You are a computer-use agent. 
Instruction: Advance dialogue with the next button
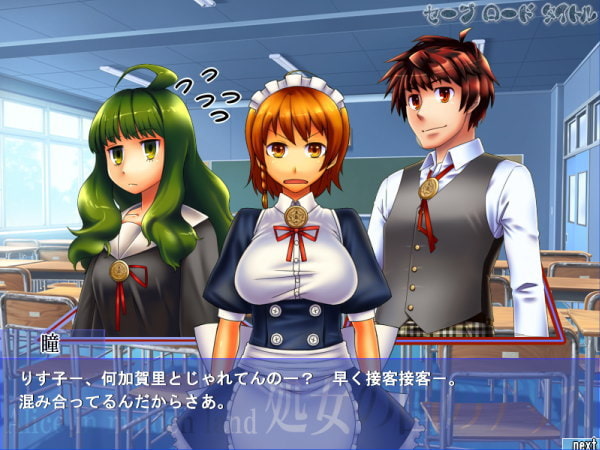tap(583, 441)
